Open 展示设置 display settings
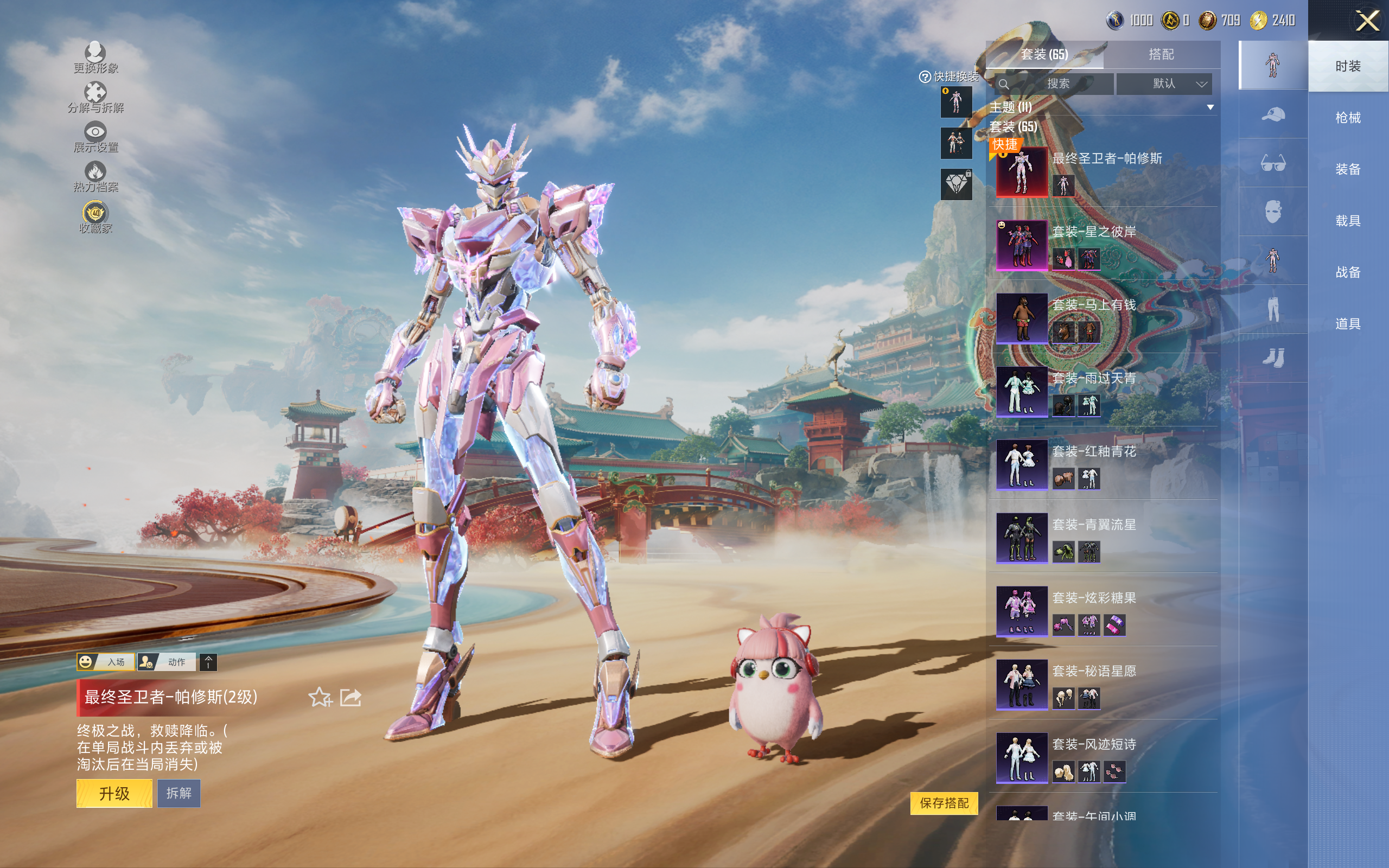1389x868 pixels. coord(95,137)
